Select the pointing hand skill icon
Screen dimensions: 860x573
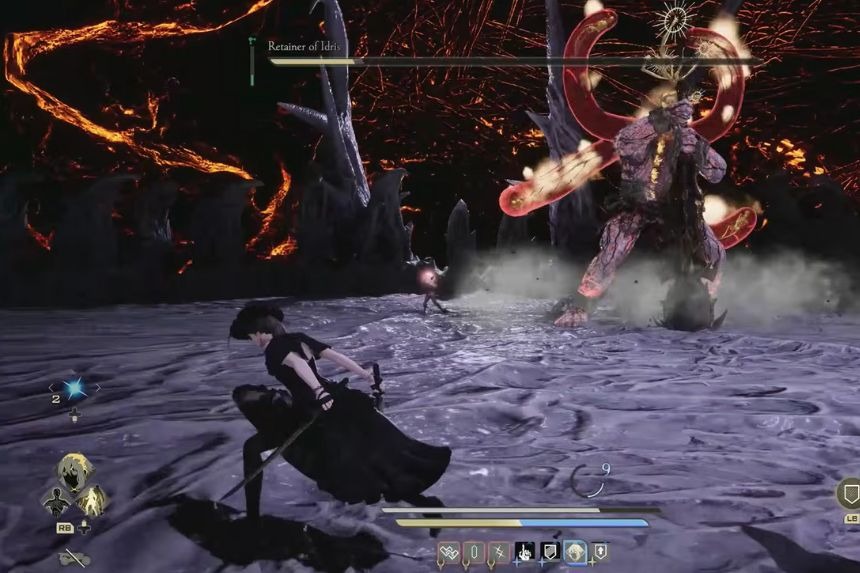click(x=524, y=551)
